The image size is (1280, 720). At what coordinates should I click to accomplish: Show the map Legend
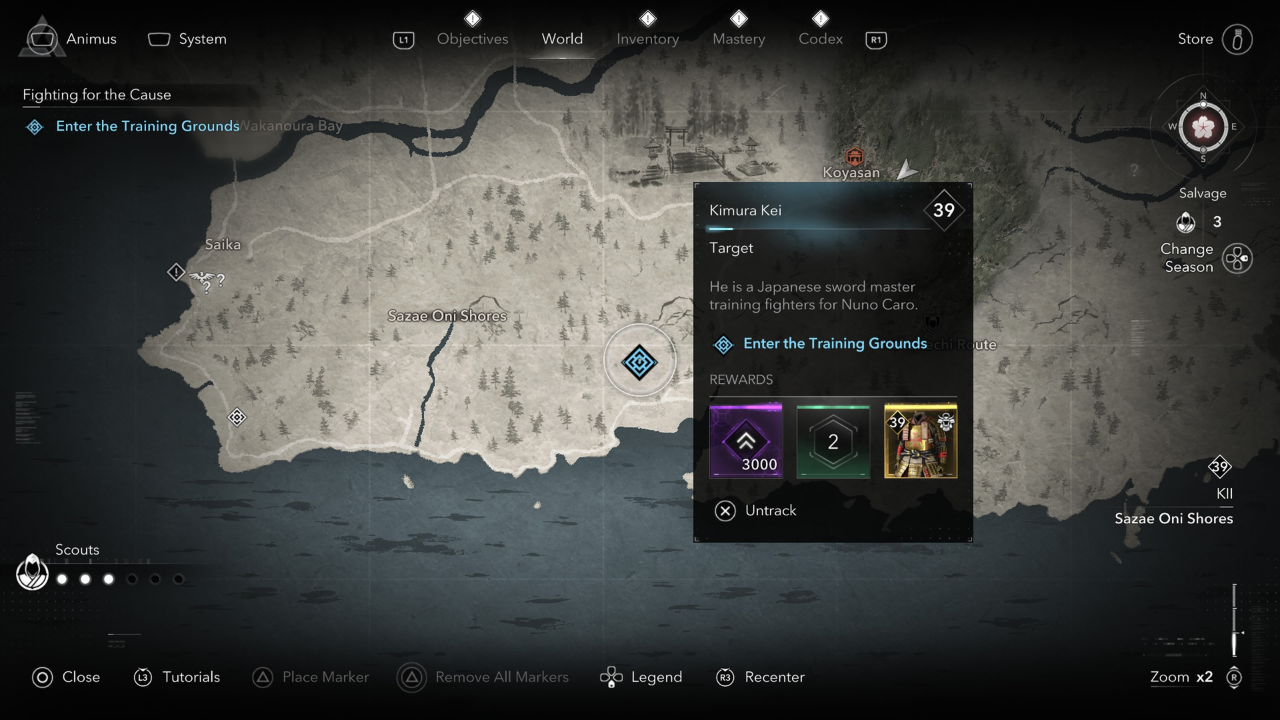coord(641,677)
